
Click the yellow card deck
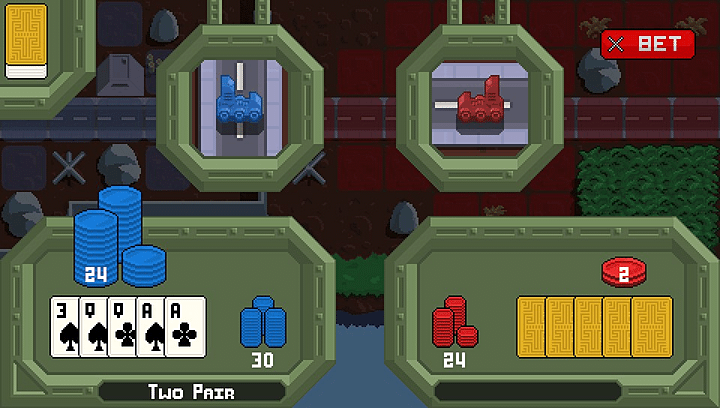(x=26, y=40)
